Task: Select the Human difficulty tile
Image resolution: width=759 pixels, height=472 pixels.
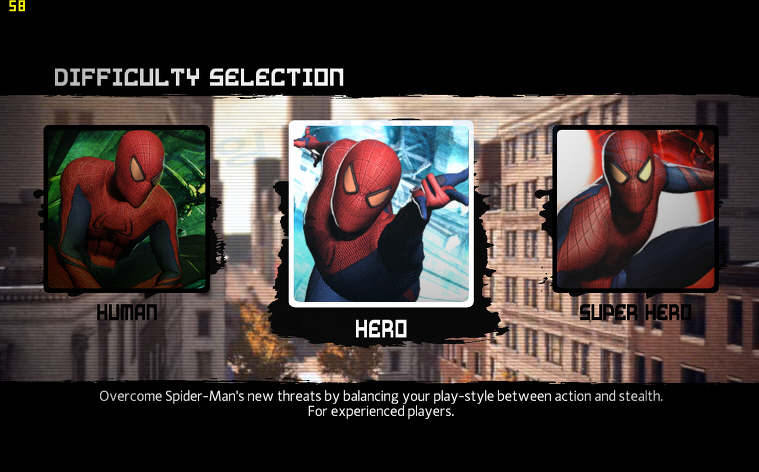Action: click(x=127, y=209)
